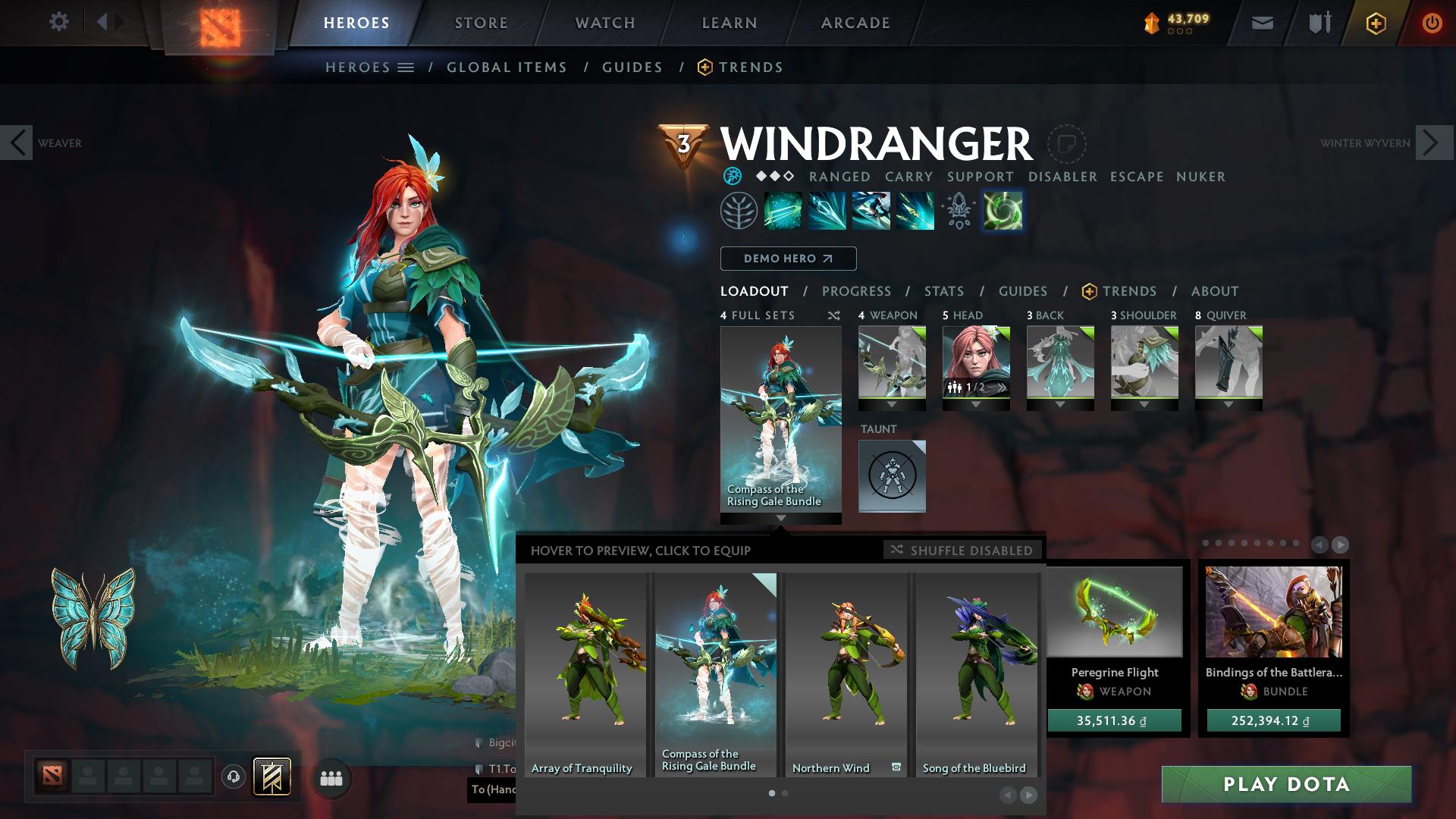Click the DEMO HERO button

[x=787, y=259]
